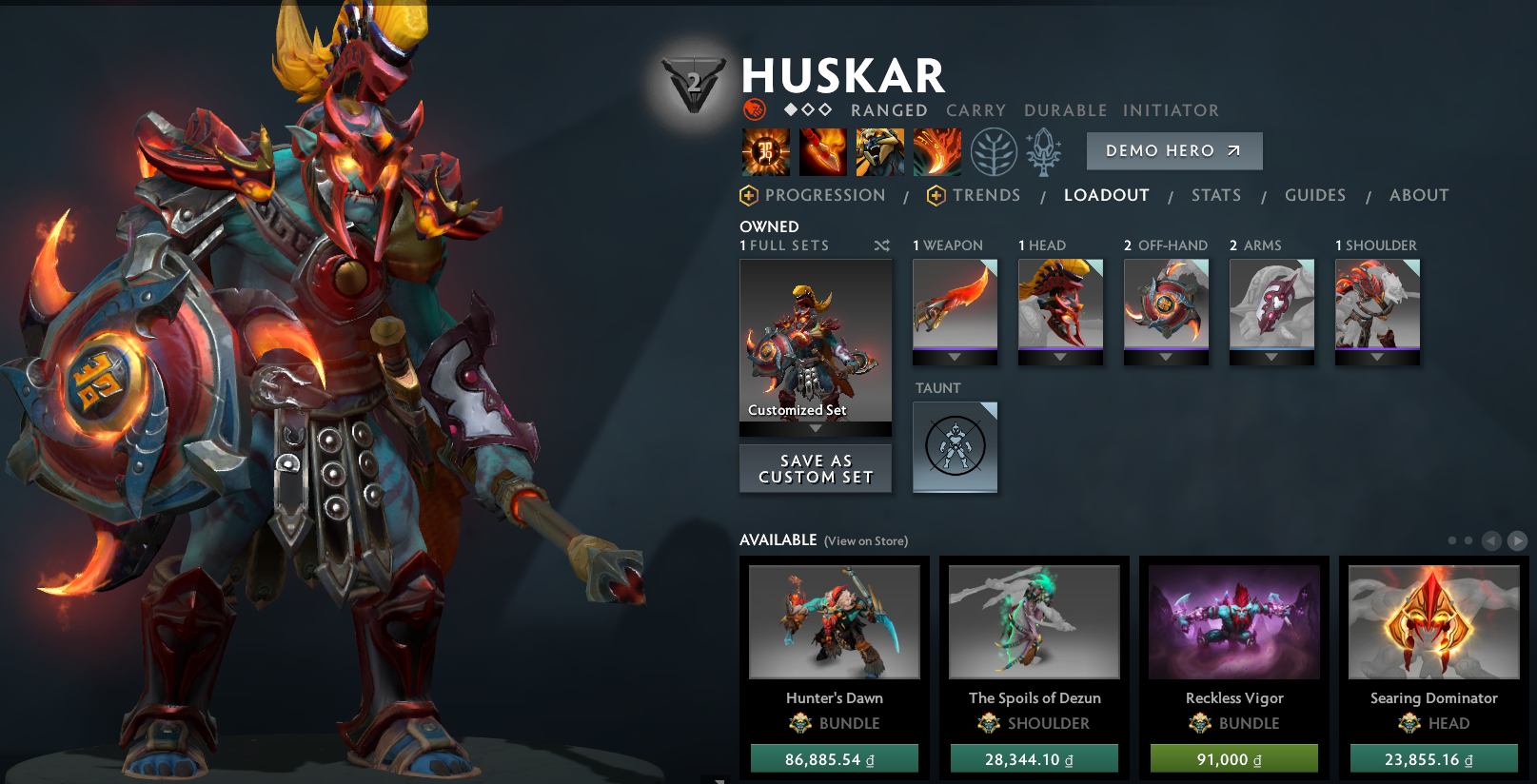Open the Guides tab

coord(1314,195)
